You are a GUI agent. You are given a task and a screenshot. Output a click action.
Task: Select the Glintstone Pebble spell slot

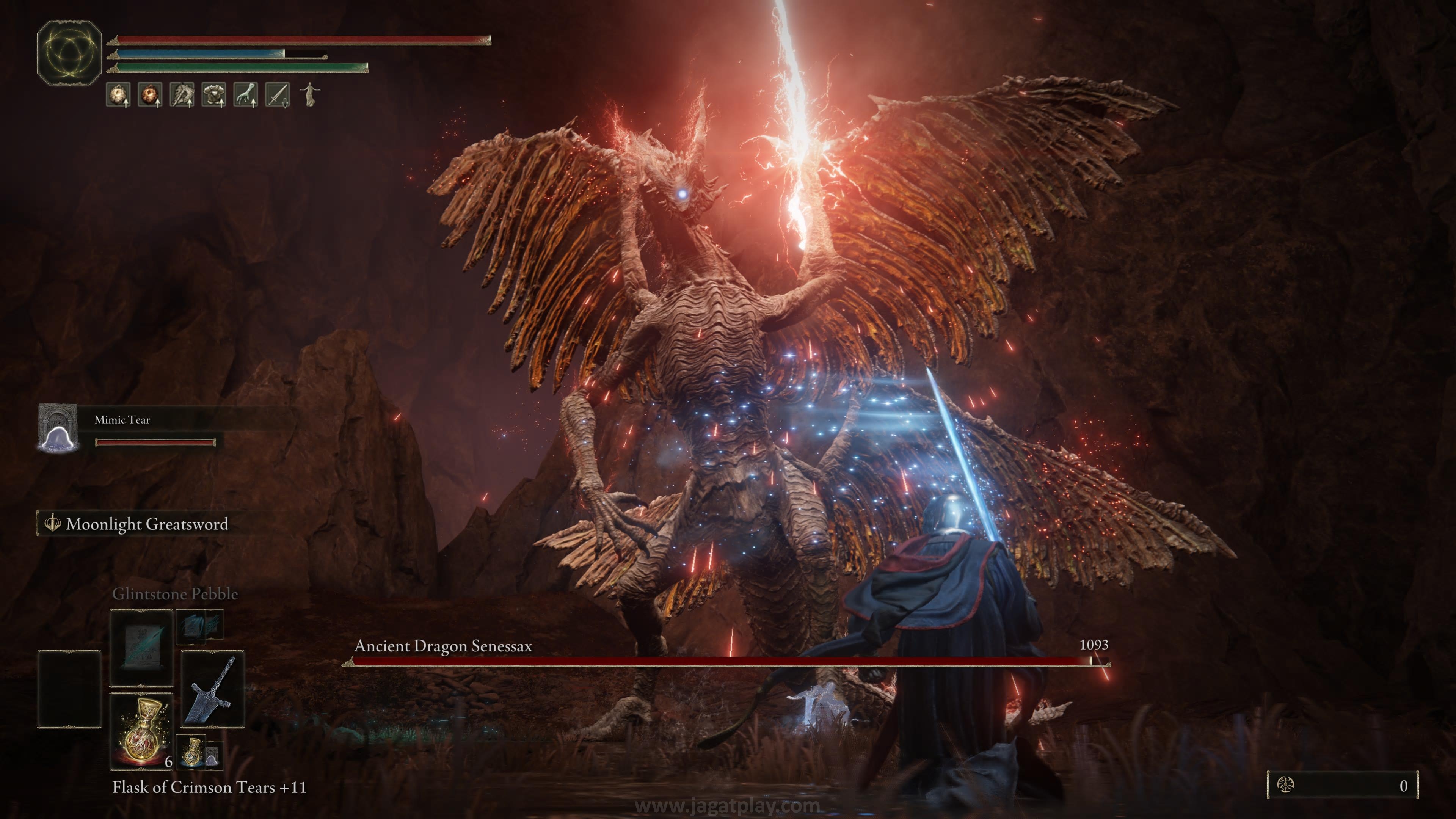[x=141, y=647]
